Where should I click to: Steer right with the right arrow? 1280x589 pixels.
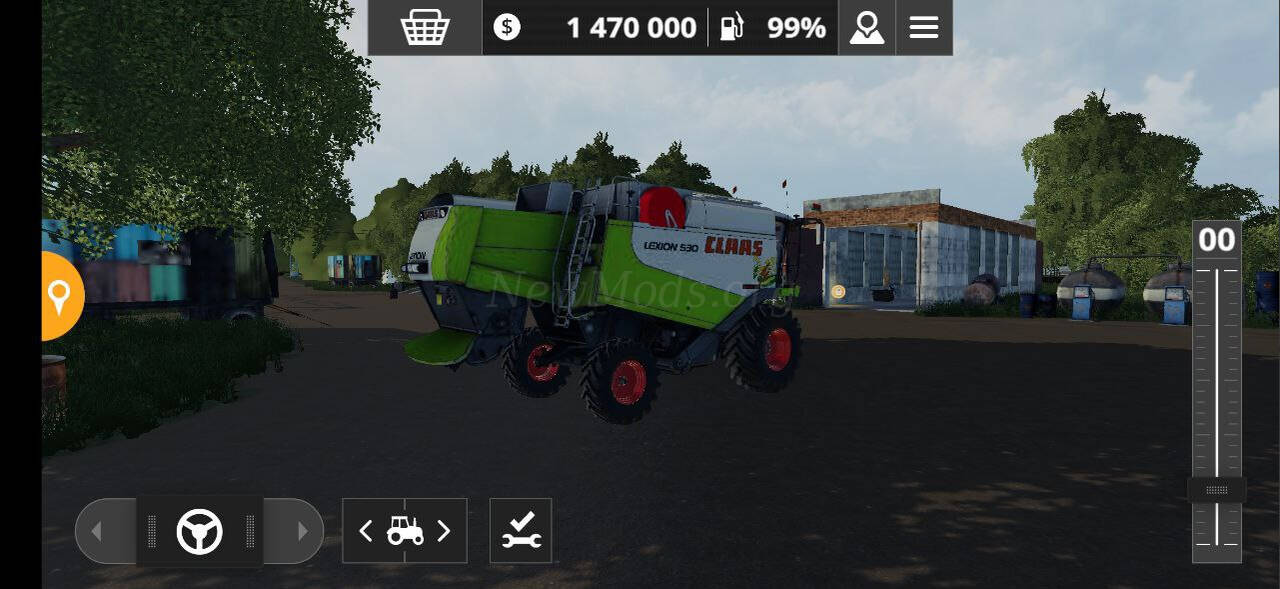point(301,531)
